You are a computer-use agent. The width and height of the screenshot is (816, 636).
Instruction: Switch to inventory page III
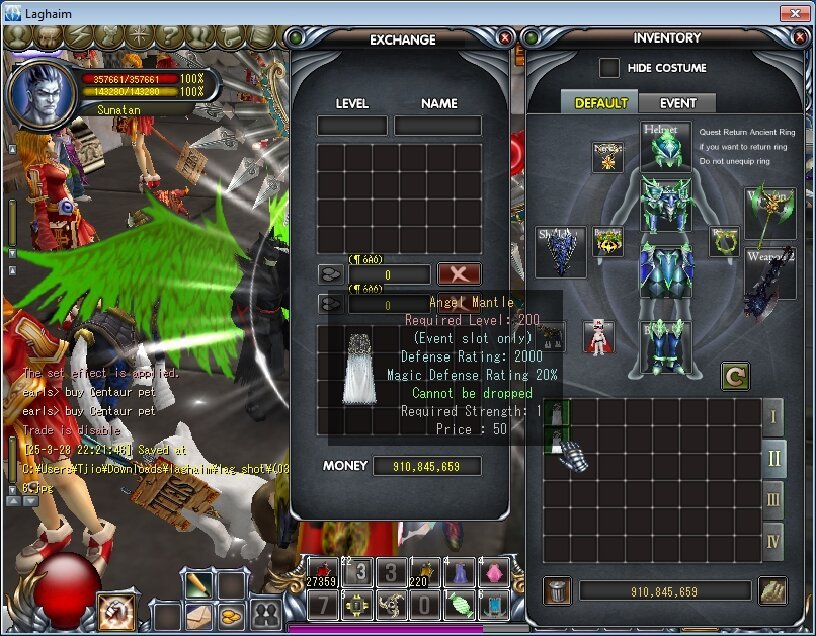click(774, 499)
